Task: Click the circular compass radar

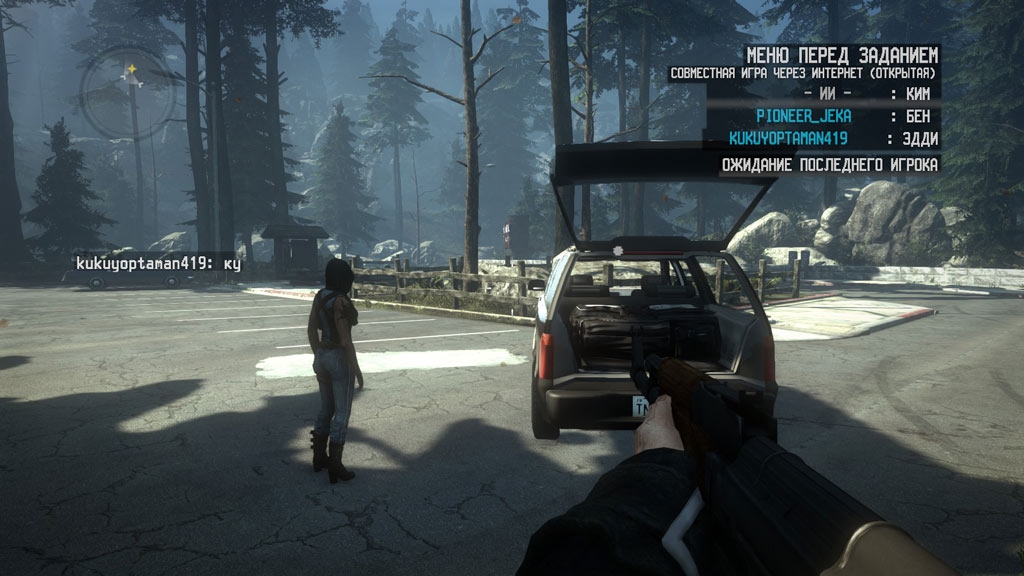Action: click(x=128, y=95)
